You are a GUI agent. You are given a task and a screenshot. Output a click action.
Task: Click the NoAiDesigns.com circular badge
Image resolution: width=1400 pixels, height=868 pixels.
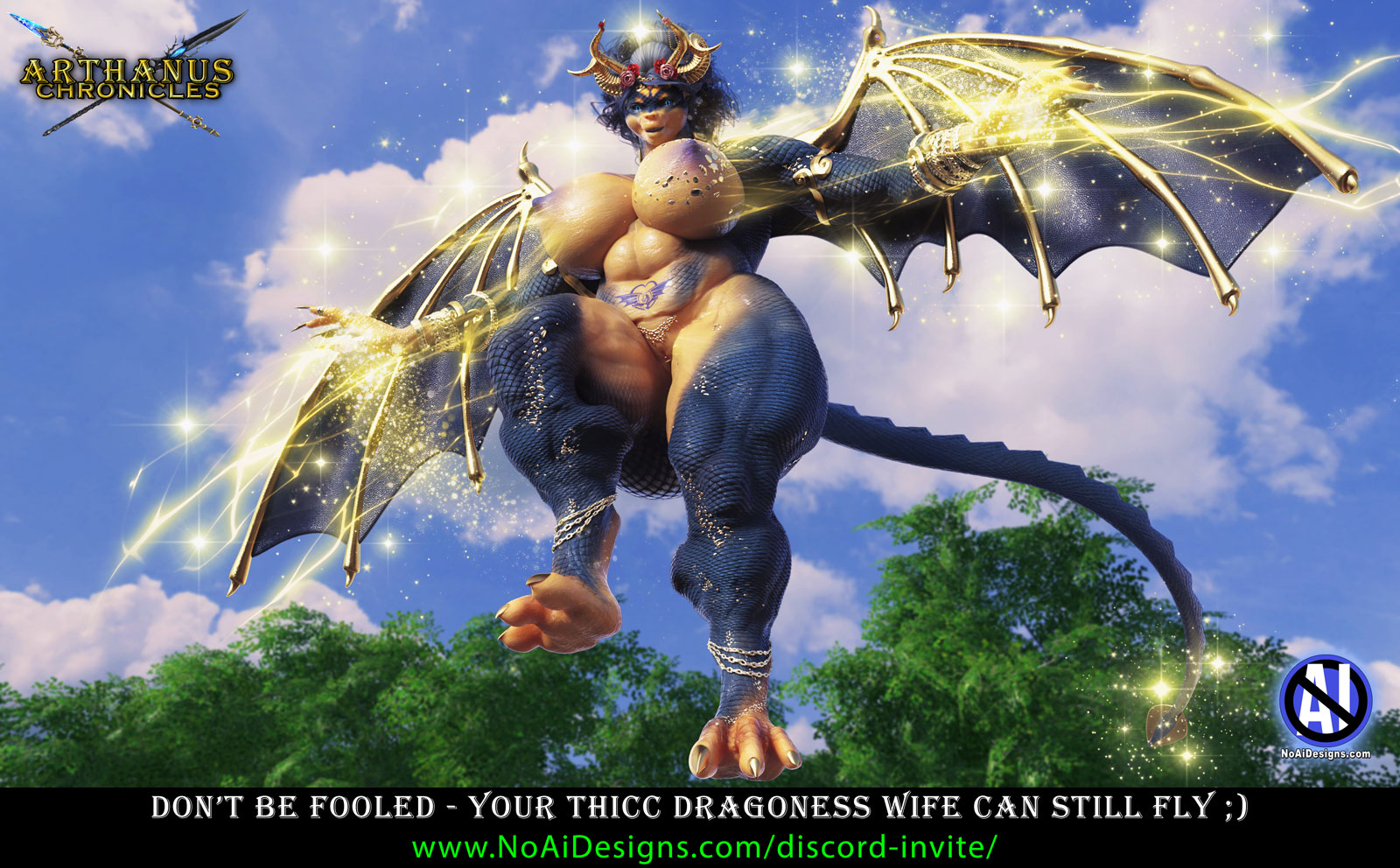tap(1325, 703)
